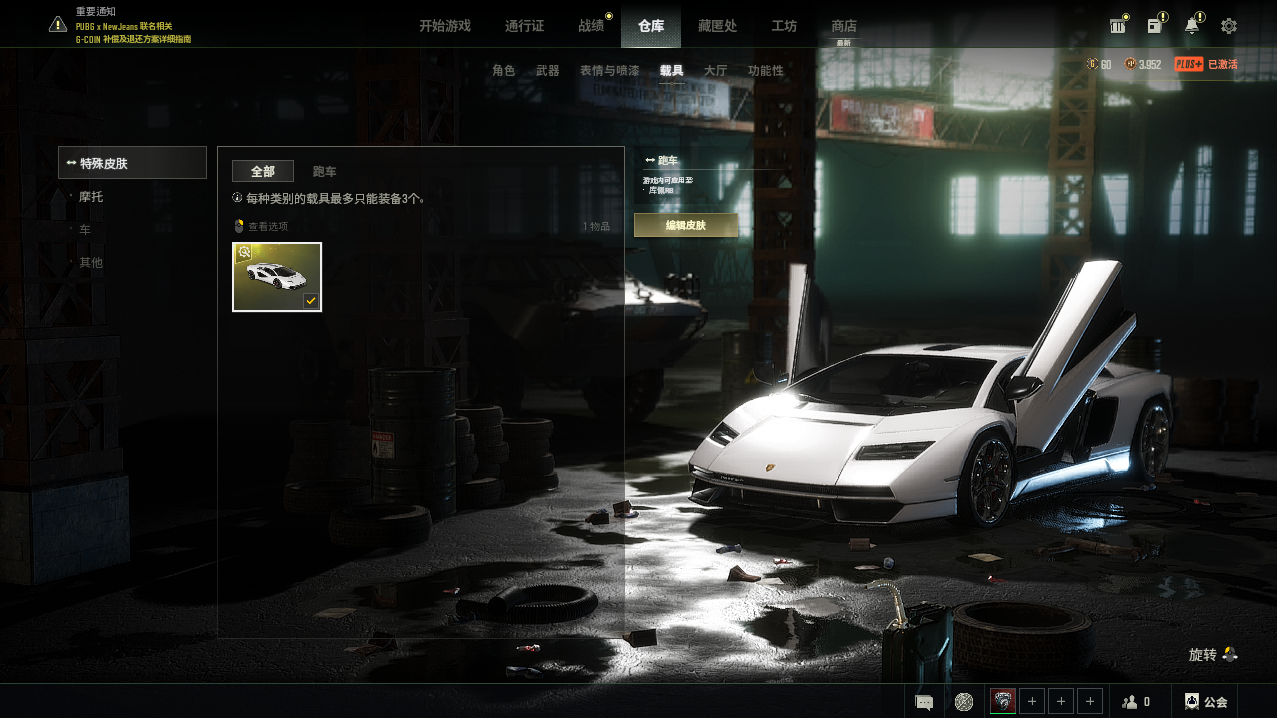Choose the 摩托 motorcycle category
The image size is (1277, 718).
(91, 197)
